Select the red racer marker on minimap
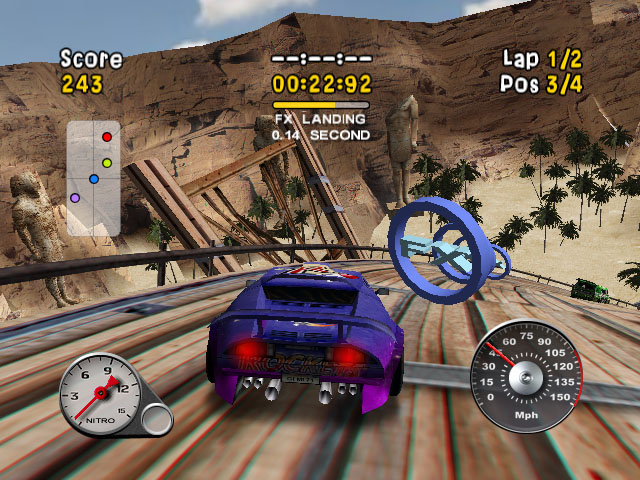Image resolution: width=640 pixels, height=480 pixels. (107, 136)
